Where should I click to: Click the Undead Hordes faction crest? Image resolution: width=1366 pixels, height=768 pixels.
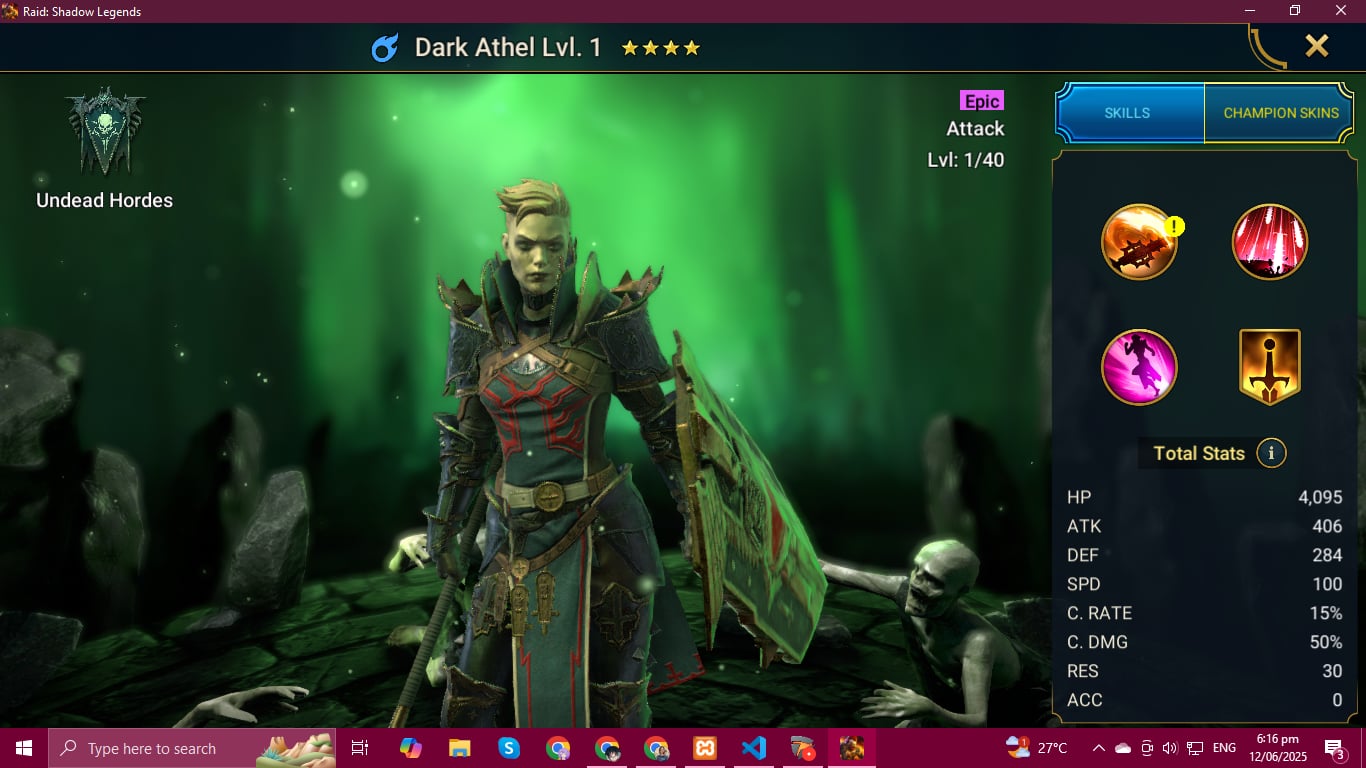[105, 130]
